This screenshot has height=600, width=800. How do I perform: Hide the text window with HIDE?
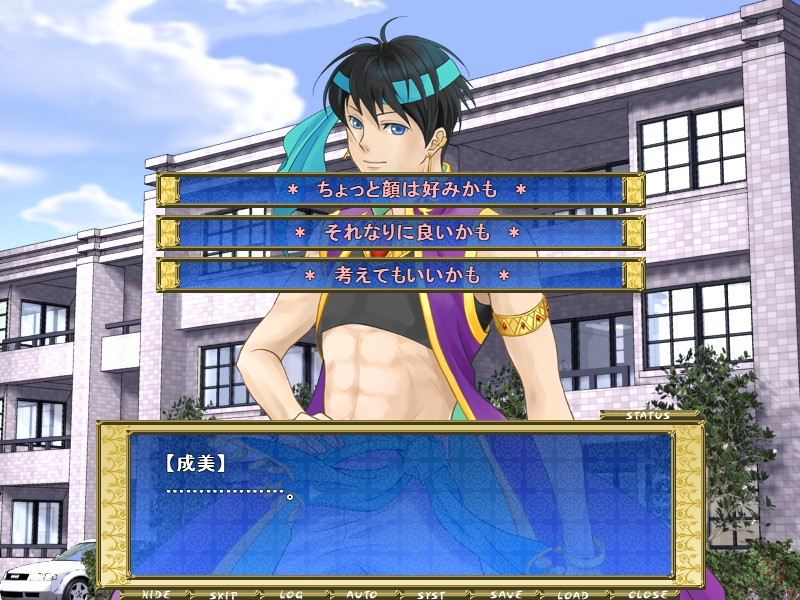click(x=155, y=594)
